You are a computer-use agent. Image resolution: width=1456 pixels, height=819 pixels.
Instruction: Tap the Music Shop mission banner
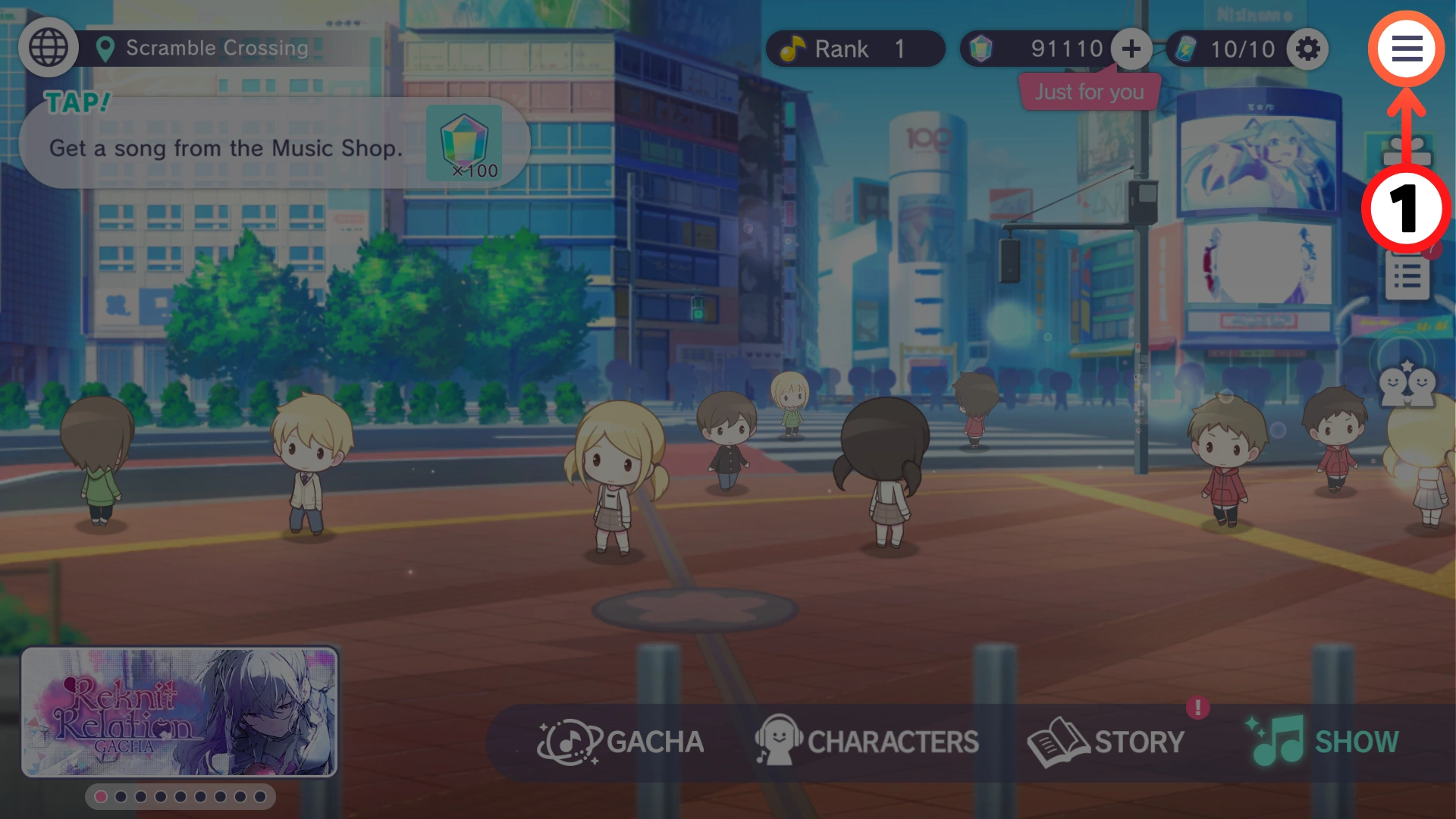[x=273, y=145]
